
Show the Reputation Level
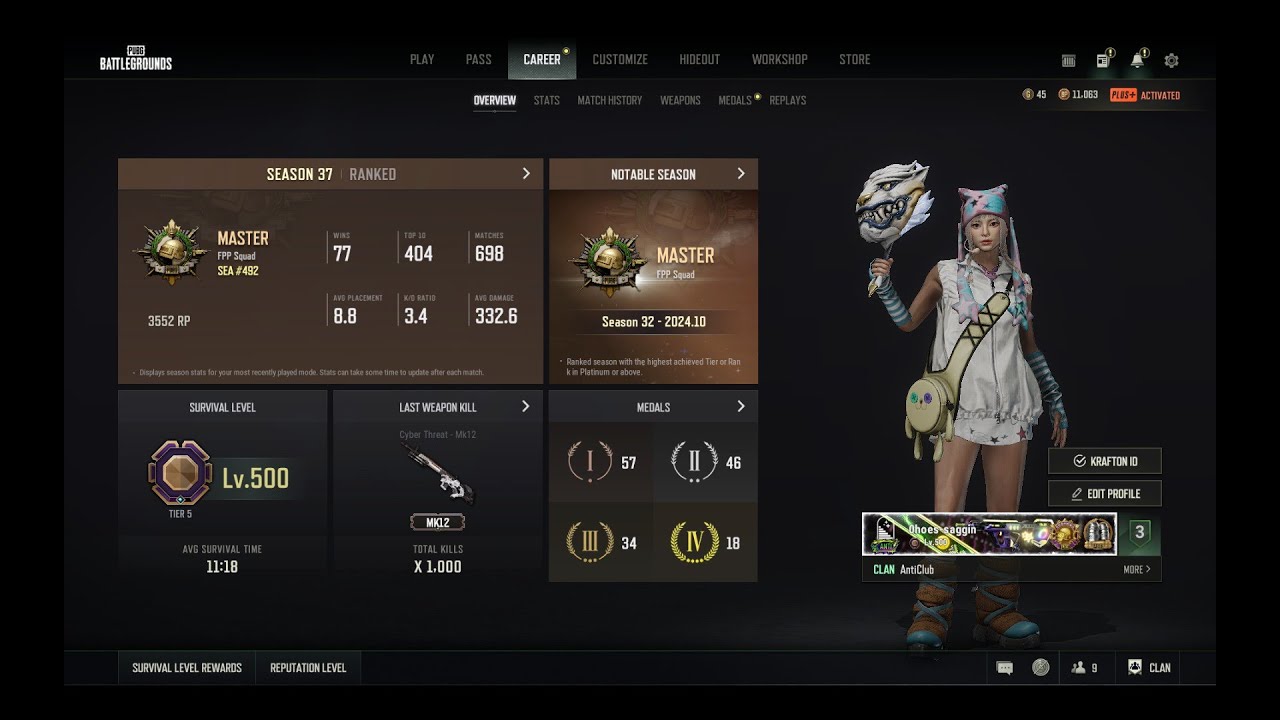pyautogui.click(x=308, y=668)
